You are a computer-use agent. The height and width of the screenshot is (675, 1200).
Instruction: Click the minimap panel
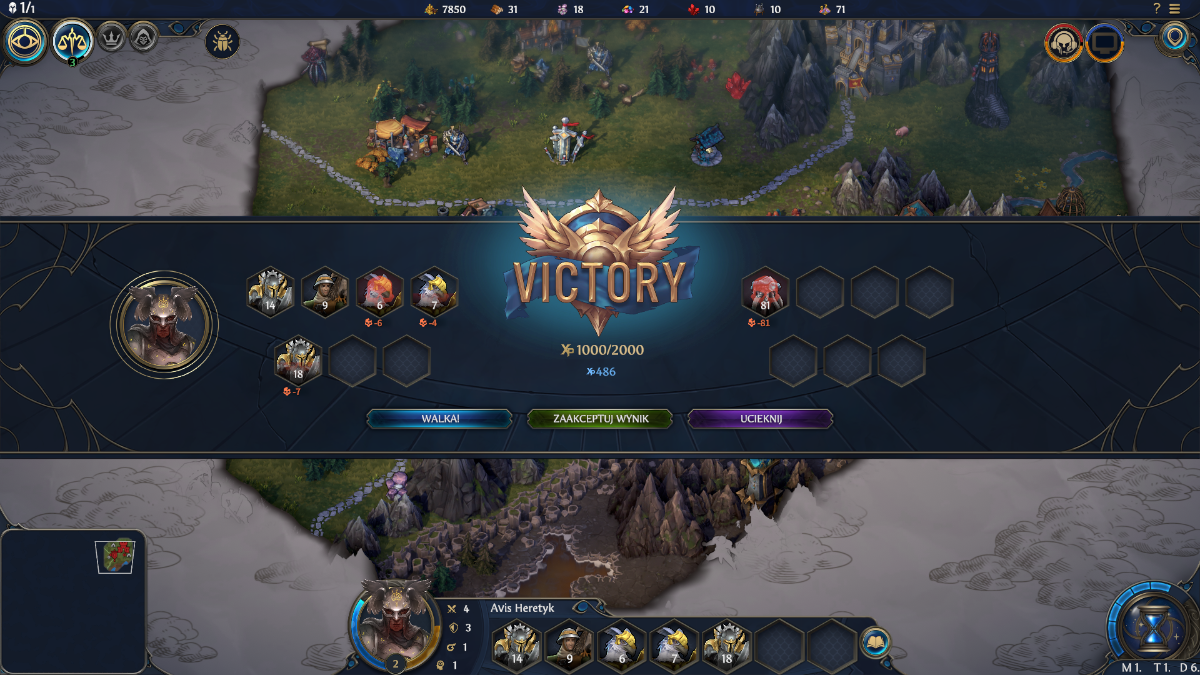(x=73, y=600)
